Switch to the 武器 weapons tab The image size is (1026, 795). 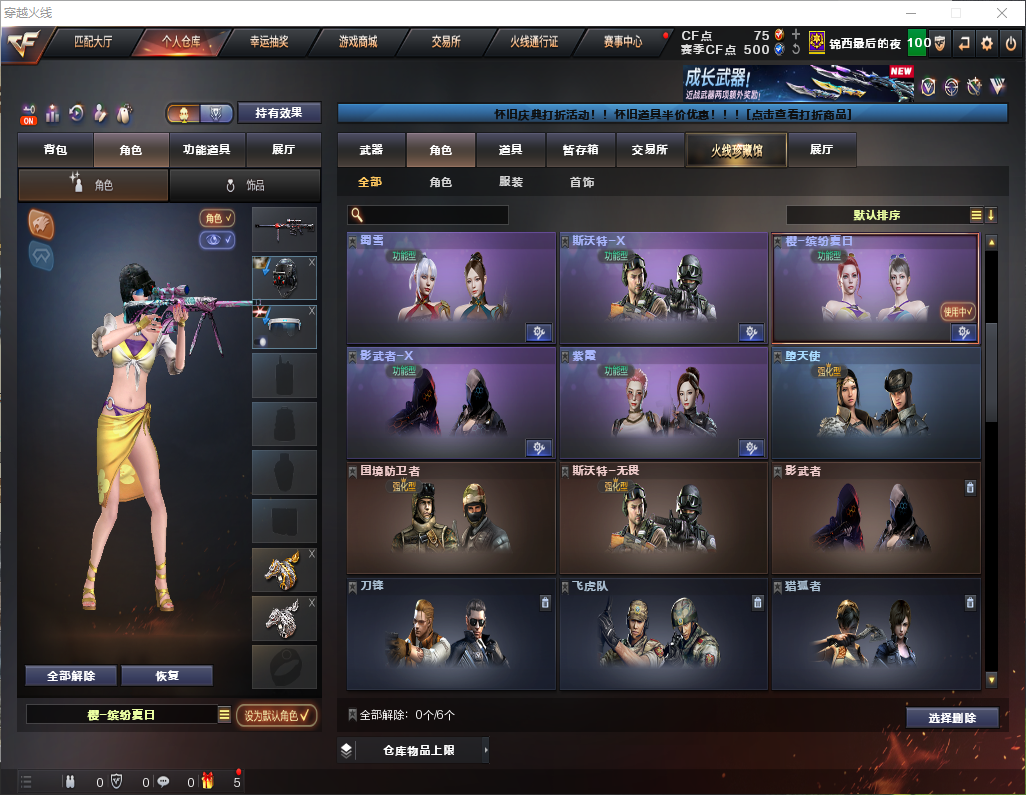point(371,150)
